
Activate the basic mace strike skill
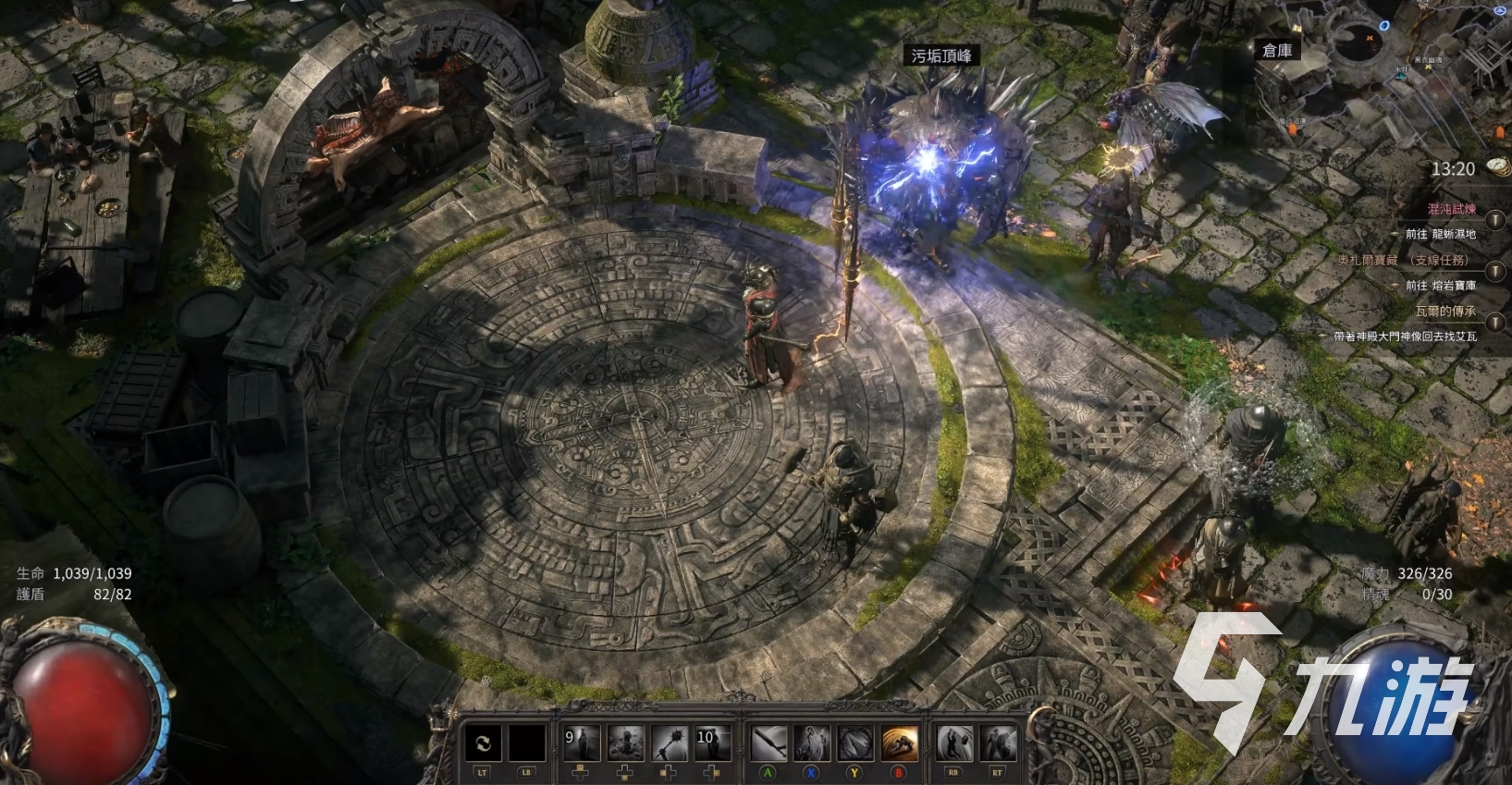point(768,743)
